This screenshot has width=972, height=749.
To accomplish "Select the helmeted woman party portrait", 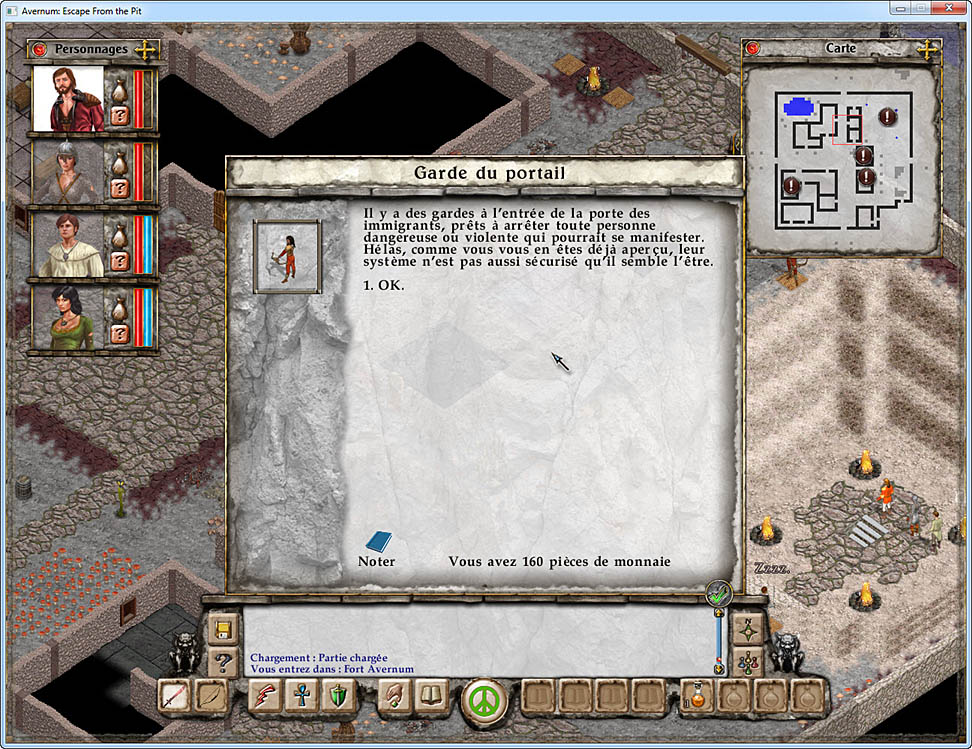I will 69,172.
